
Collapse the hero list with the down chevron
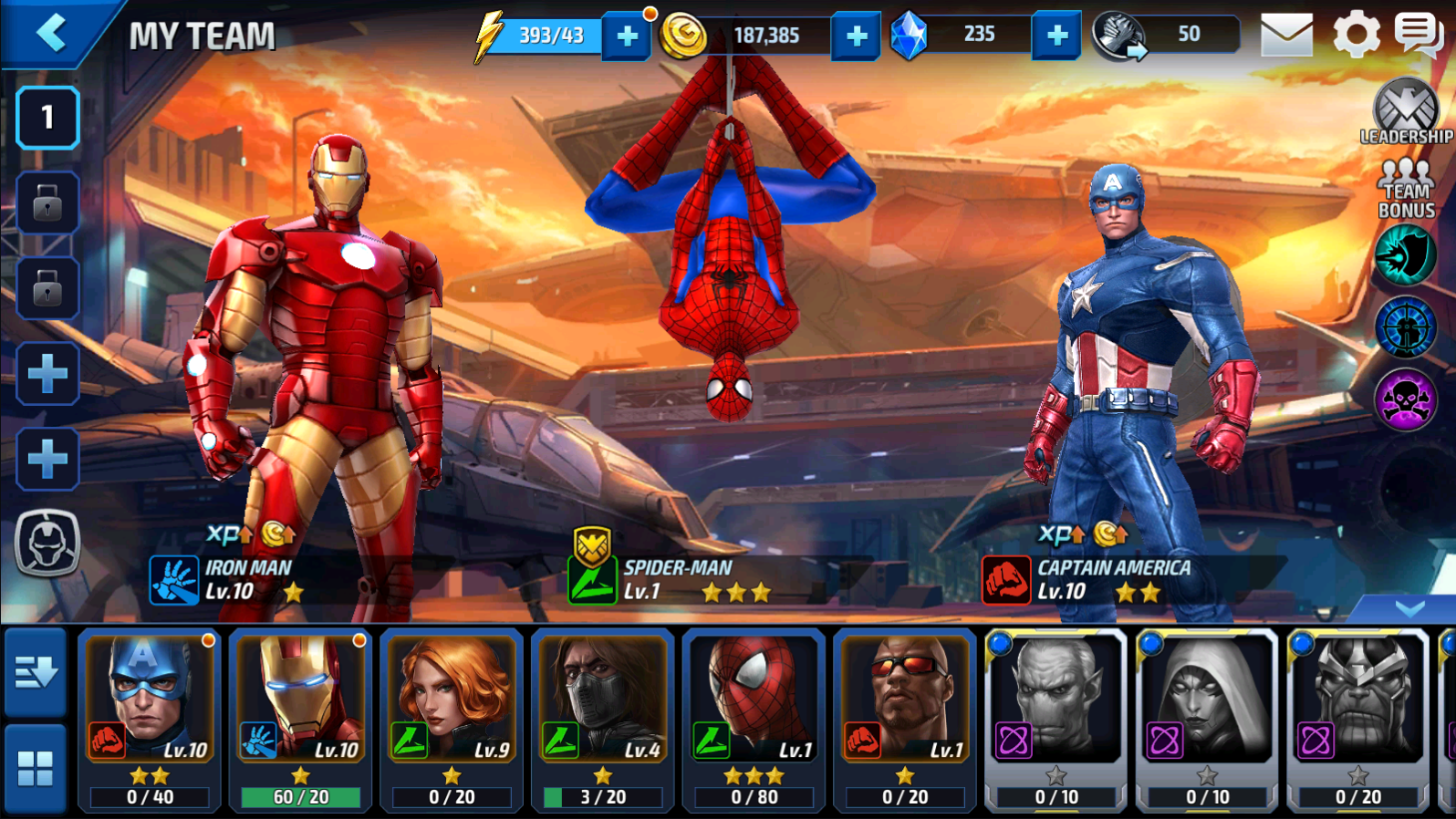pos(1409,608)
